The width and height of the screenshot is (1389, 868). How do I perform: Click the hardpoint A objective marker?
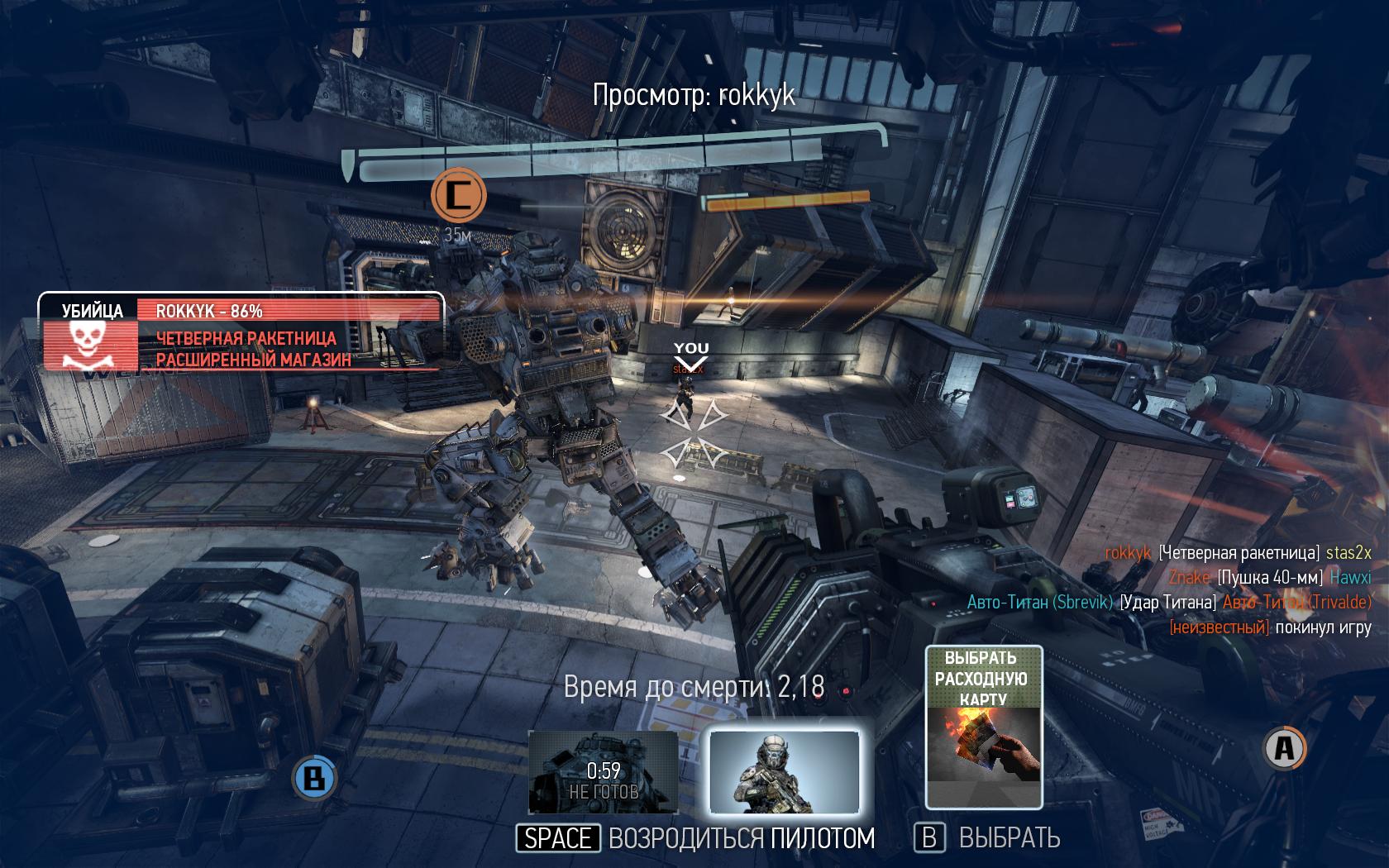(x=1284, y=748)
